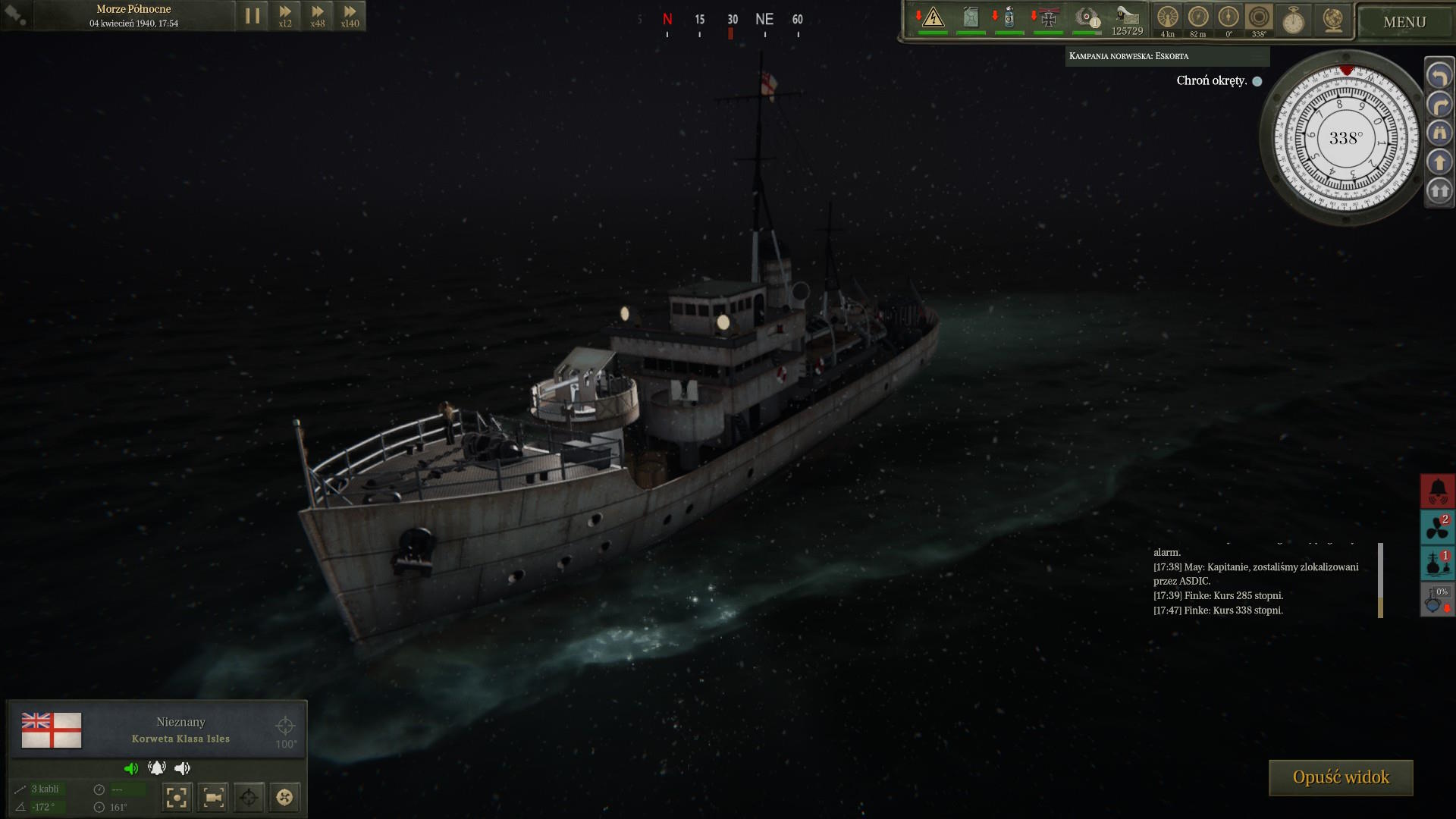Open the binoculars view button
The image size is (1456, 819).
point(1439,133)
